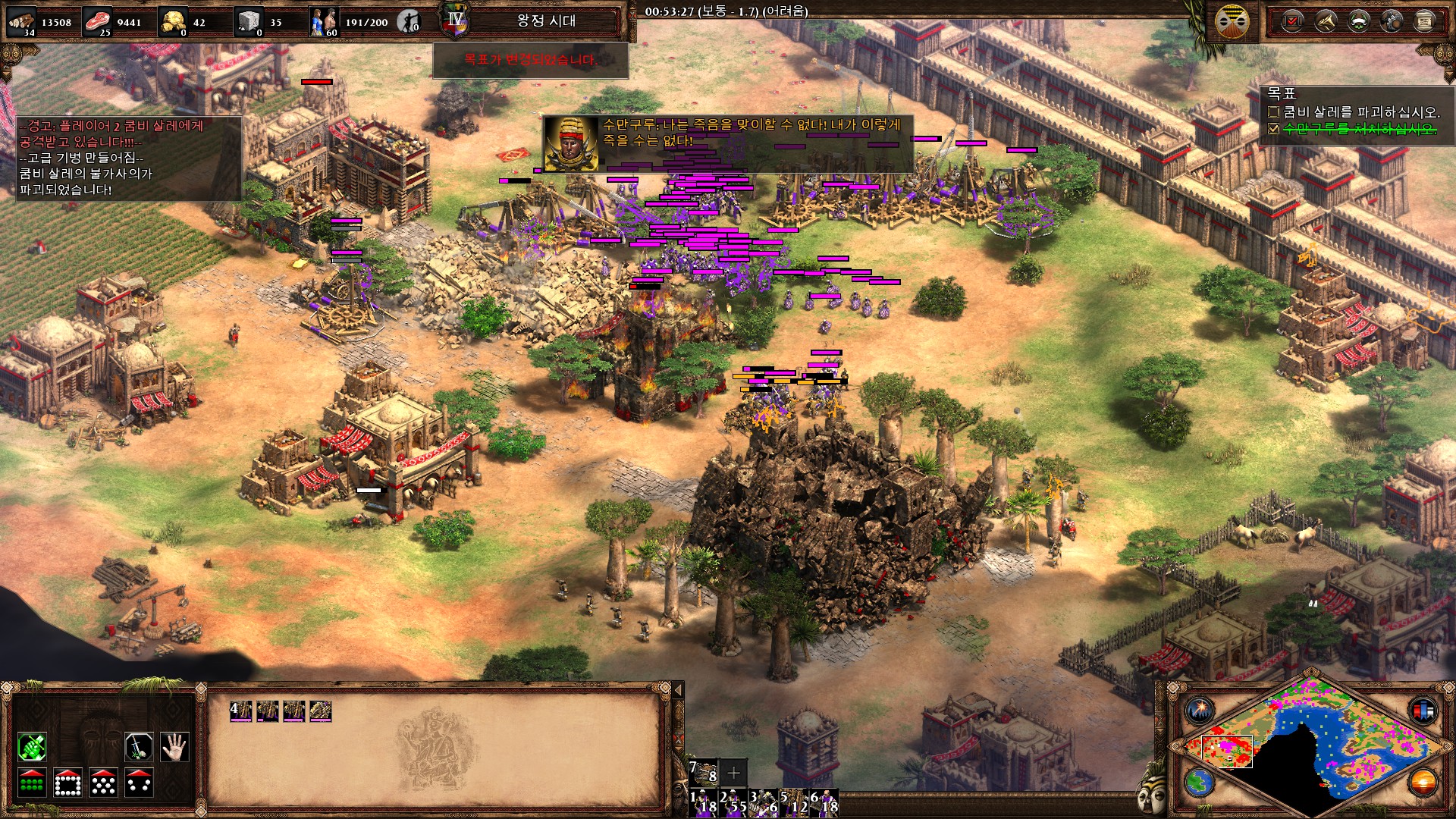The height and width of the screenshot is (819, 1456).
Task: Open the main menu scroll button
Action: 1425,21
